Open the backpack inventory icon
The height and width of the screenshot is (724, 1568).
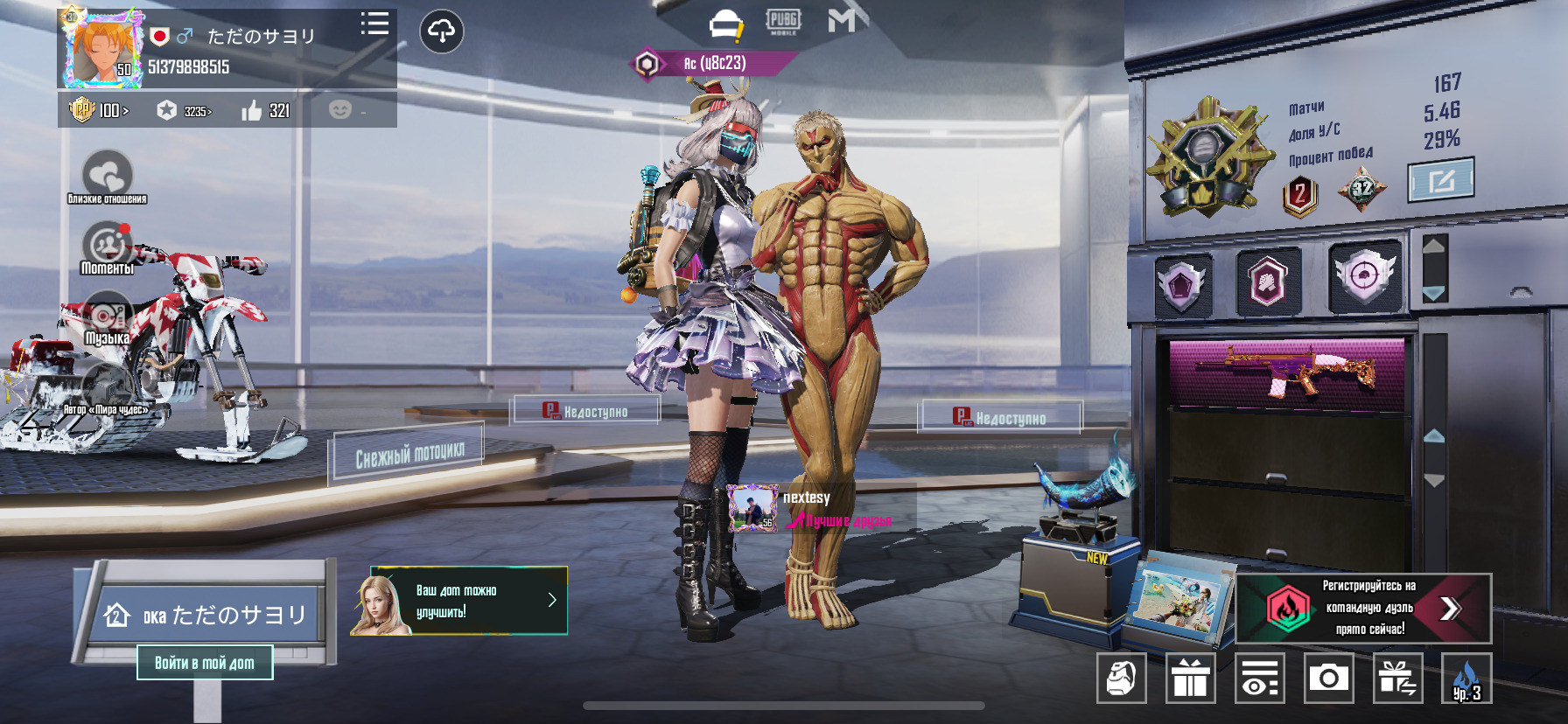point(1122,678)
